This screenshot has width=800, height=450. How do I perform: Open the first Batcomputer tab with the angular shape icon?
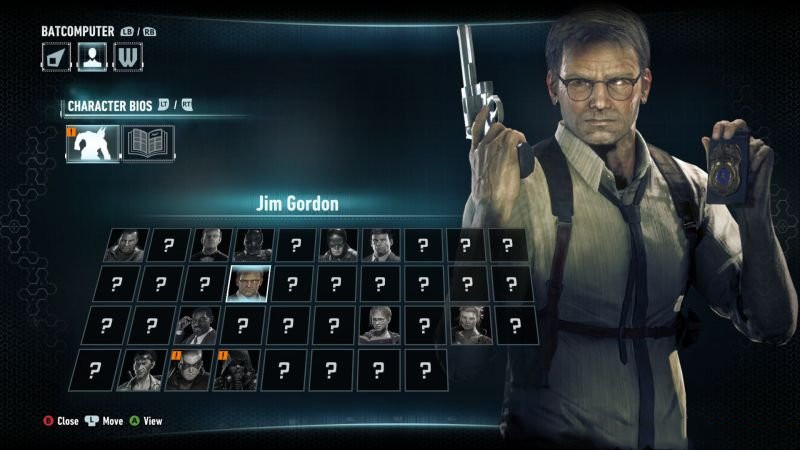56,56
